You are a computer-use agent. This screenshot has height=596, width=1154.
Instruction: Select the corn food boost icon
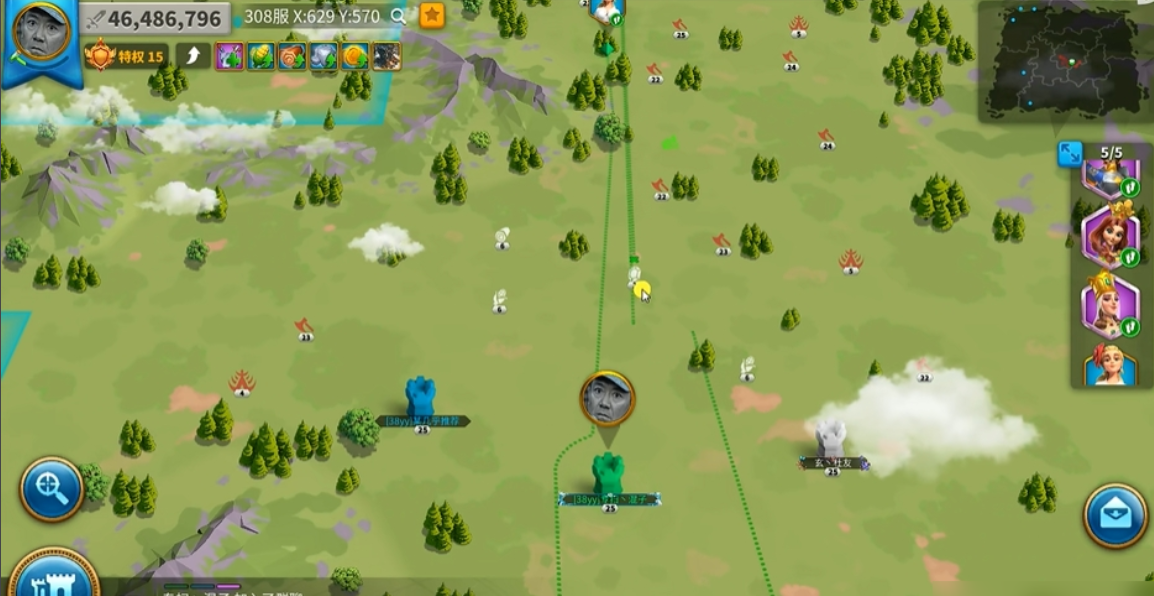(x=261, y=56)
